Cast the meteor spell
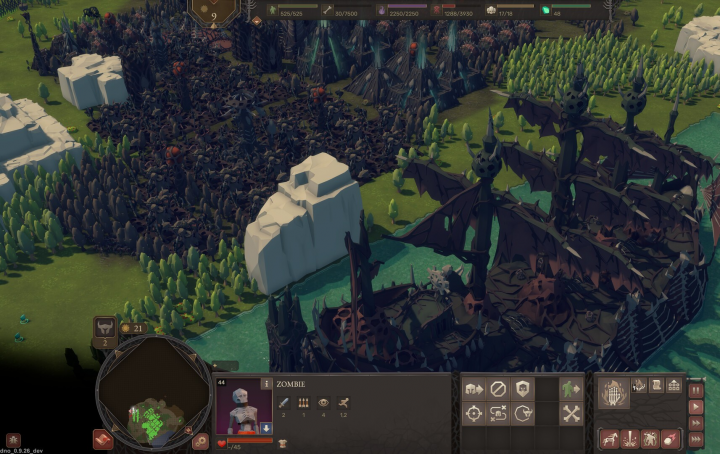The image size is (720, 454). tap(667, 438)
